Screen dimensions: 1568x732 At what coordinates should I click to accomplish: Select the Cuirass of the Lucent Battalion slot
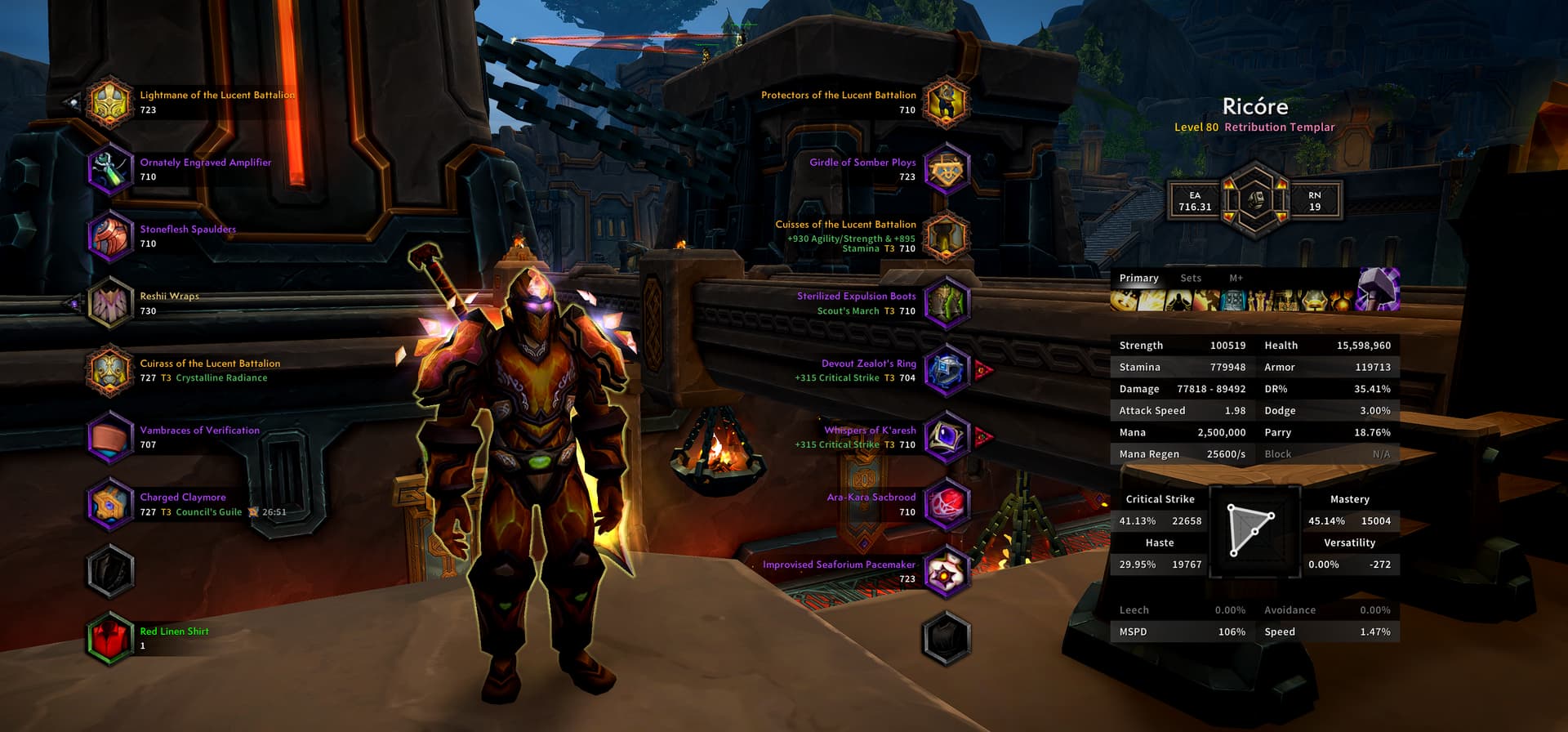(x=110, y=370)
